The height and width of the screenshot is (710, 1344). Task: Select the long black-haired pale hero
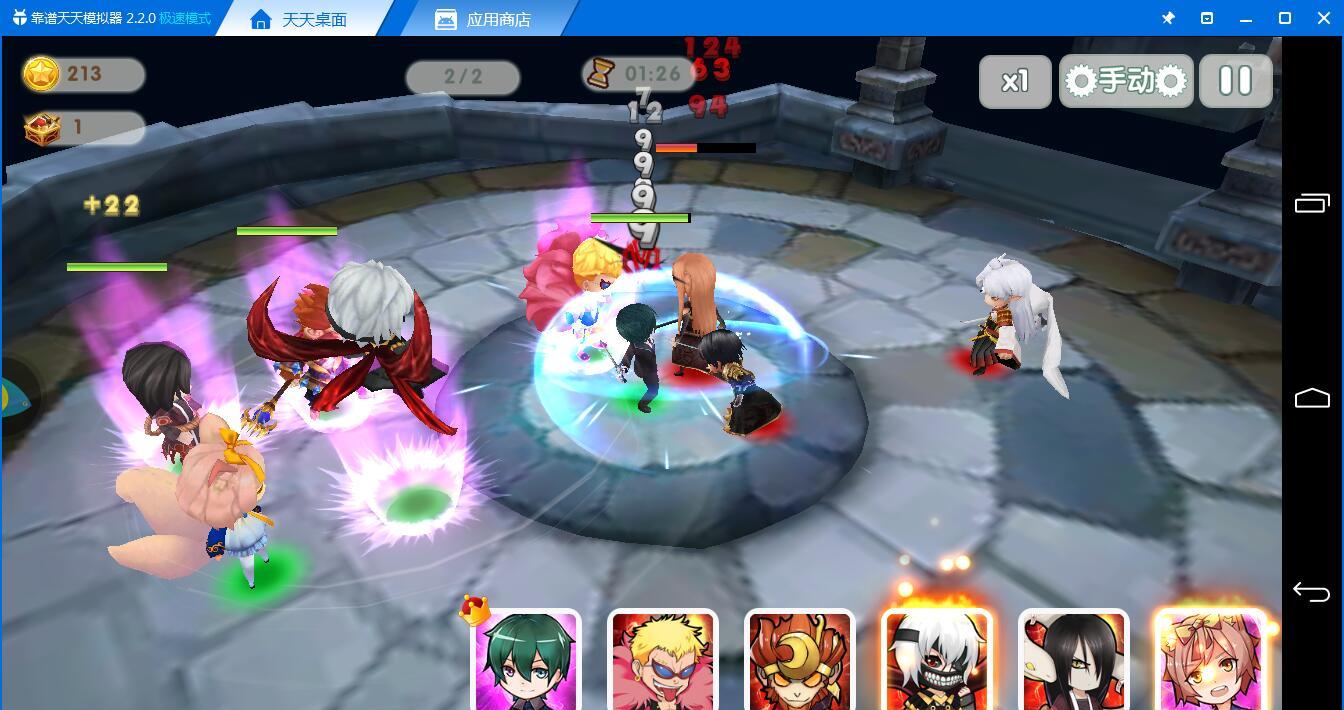[1074, 660]
